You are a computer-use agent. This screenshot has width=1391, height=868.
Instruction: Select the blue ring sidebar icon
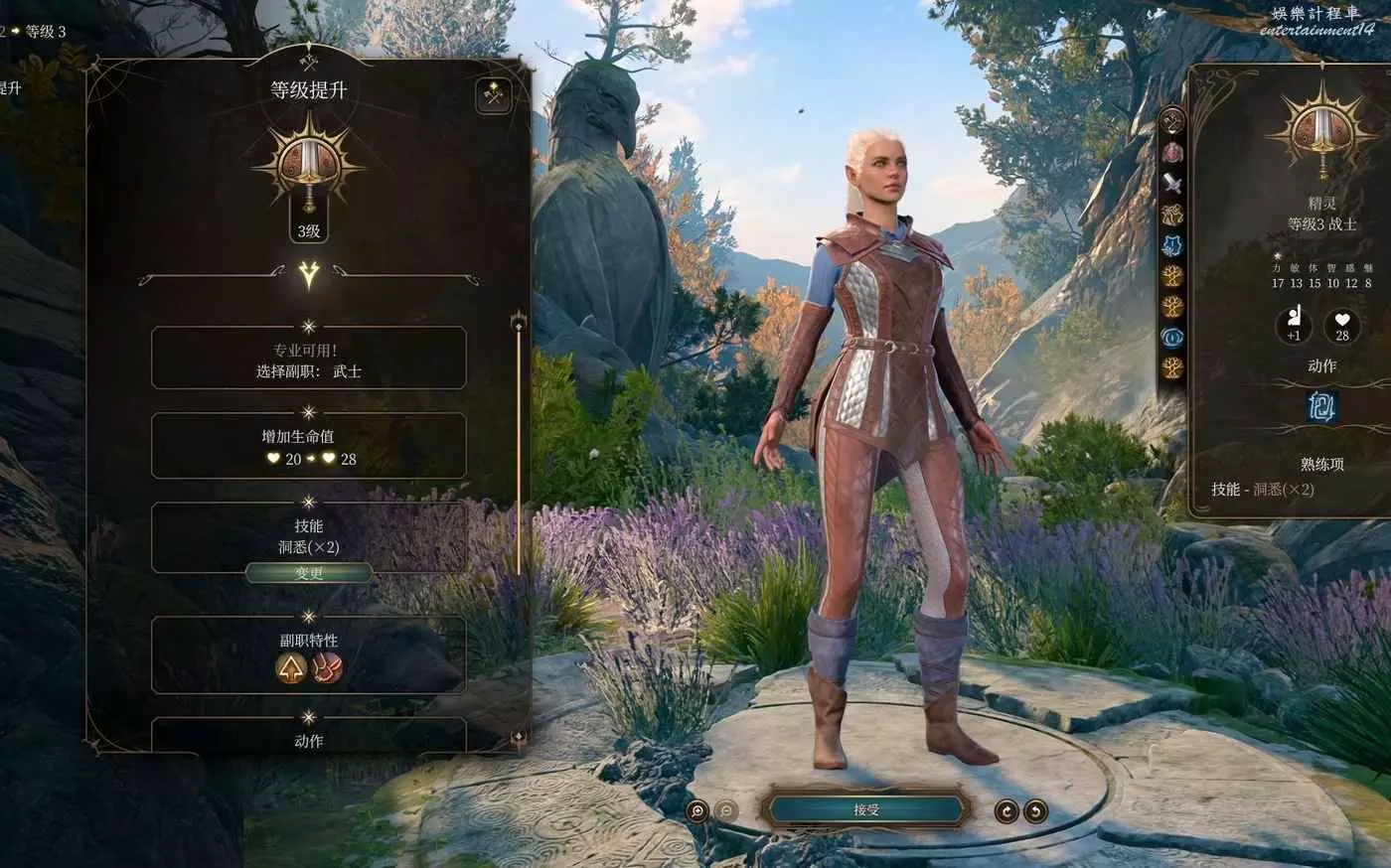(x=1173, y=337)
